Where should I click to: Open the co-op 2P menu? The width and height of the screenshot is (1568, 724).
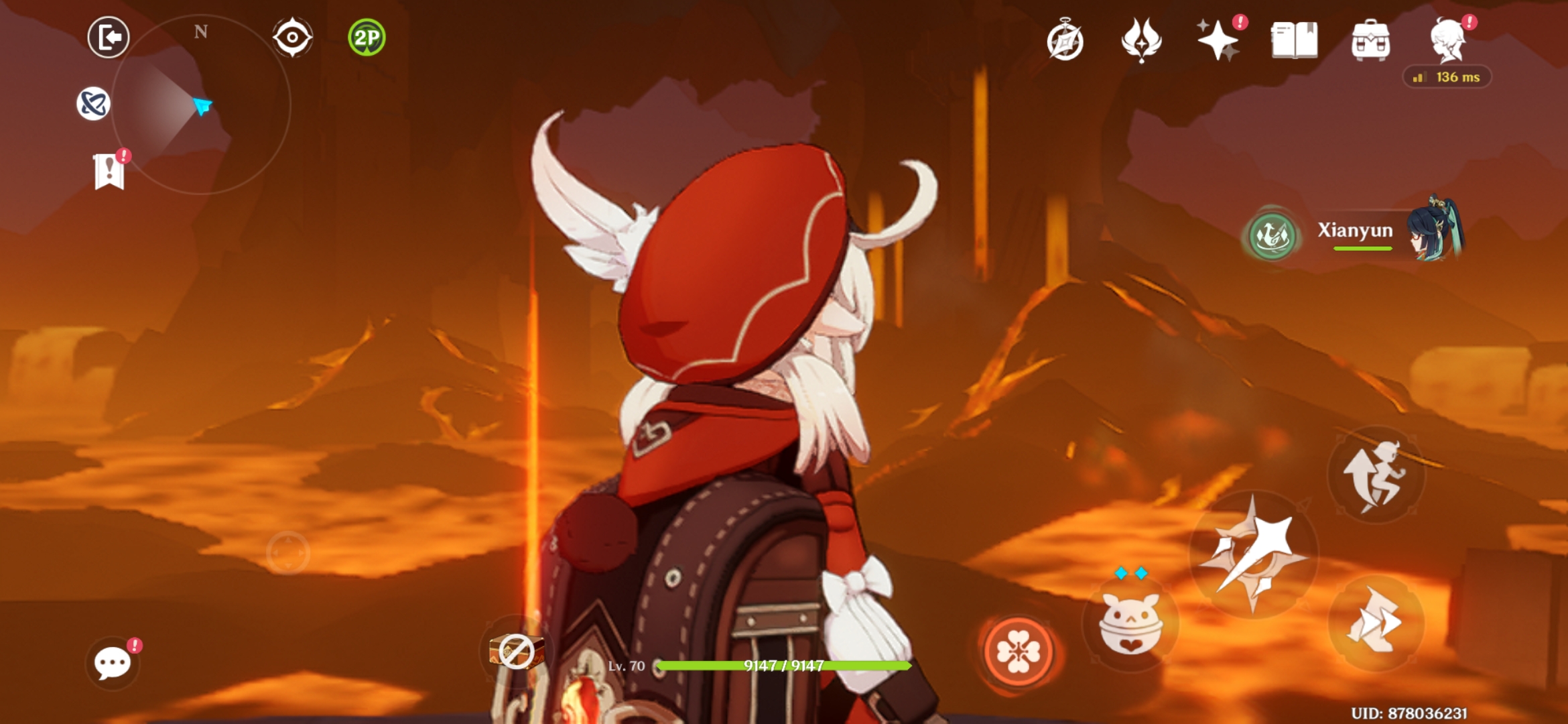point(366,37)
